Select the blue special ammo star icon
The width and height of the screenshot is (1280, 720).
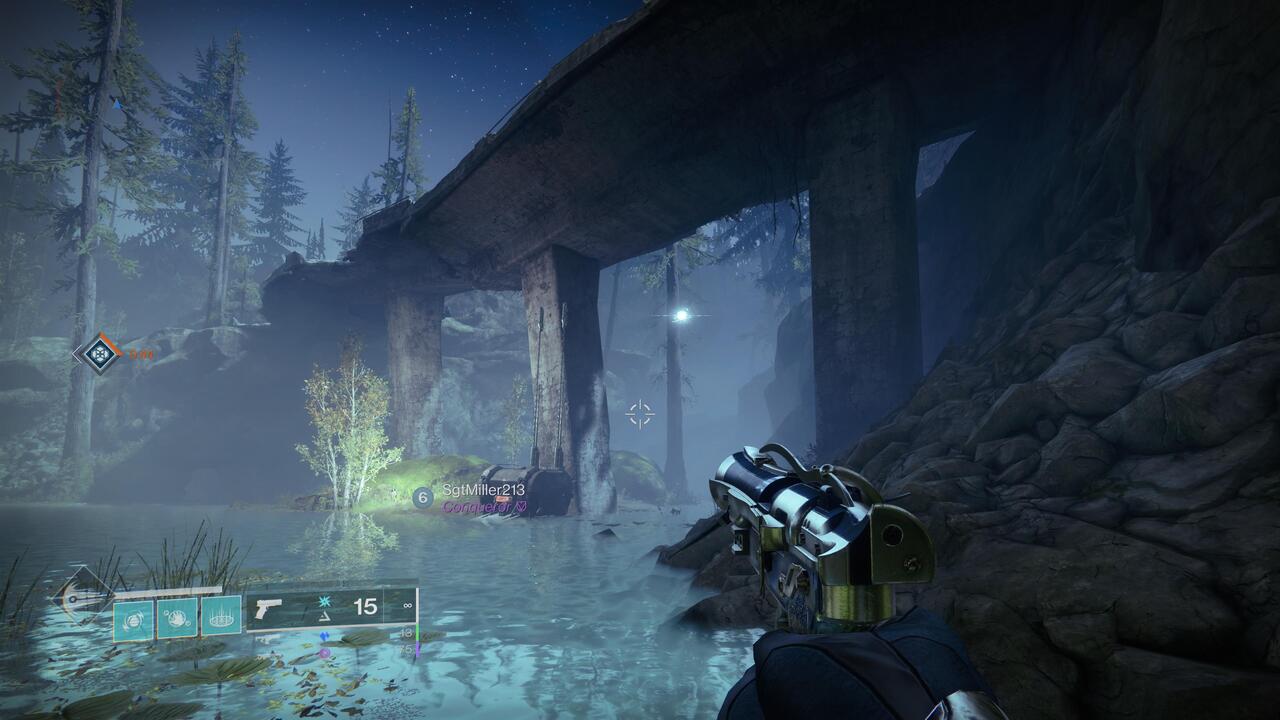[324, 600]
